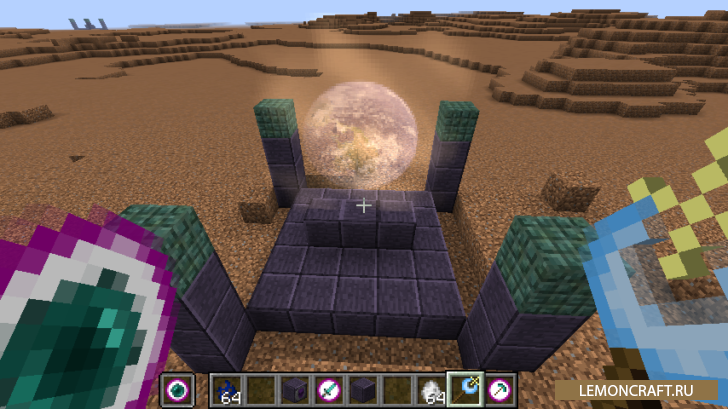Pick the plain dark stone block slot

pyautogui.click(x=361, y=389)
